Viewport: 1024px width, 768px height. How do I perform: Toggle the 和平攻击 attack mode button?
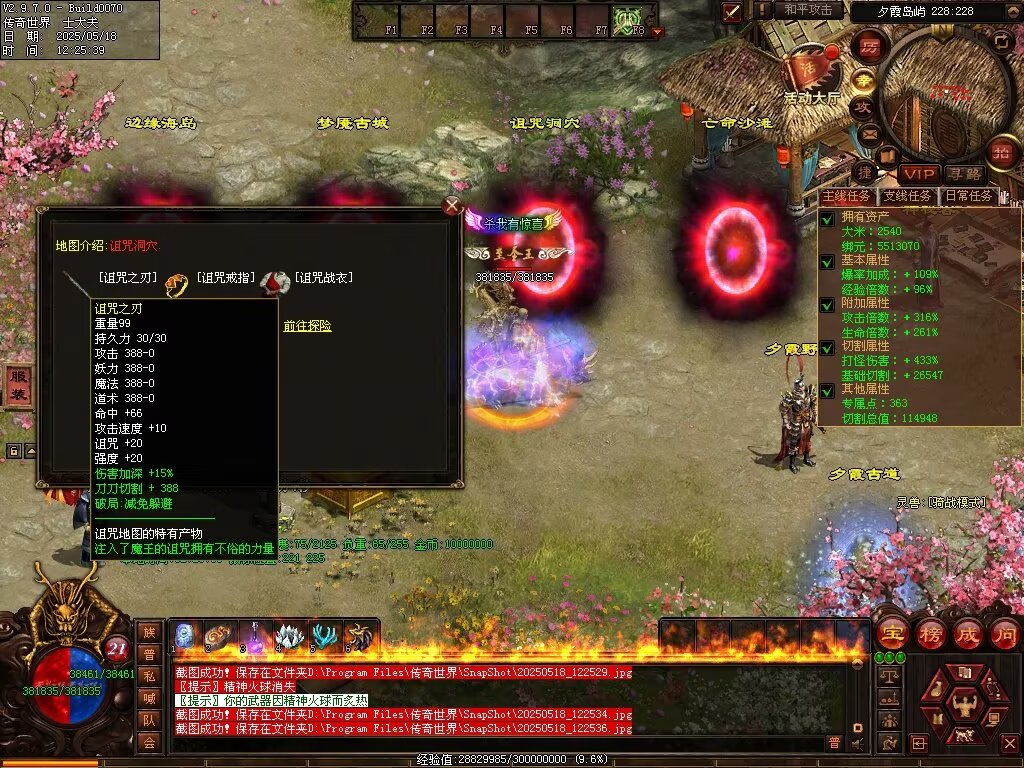point(808,10)
